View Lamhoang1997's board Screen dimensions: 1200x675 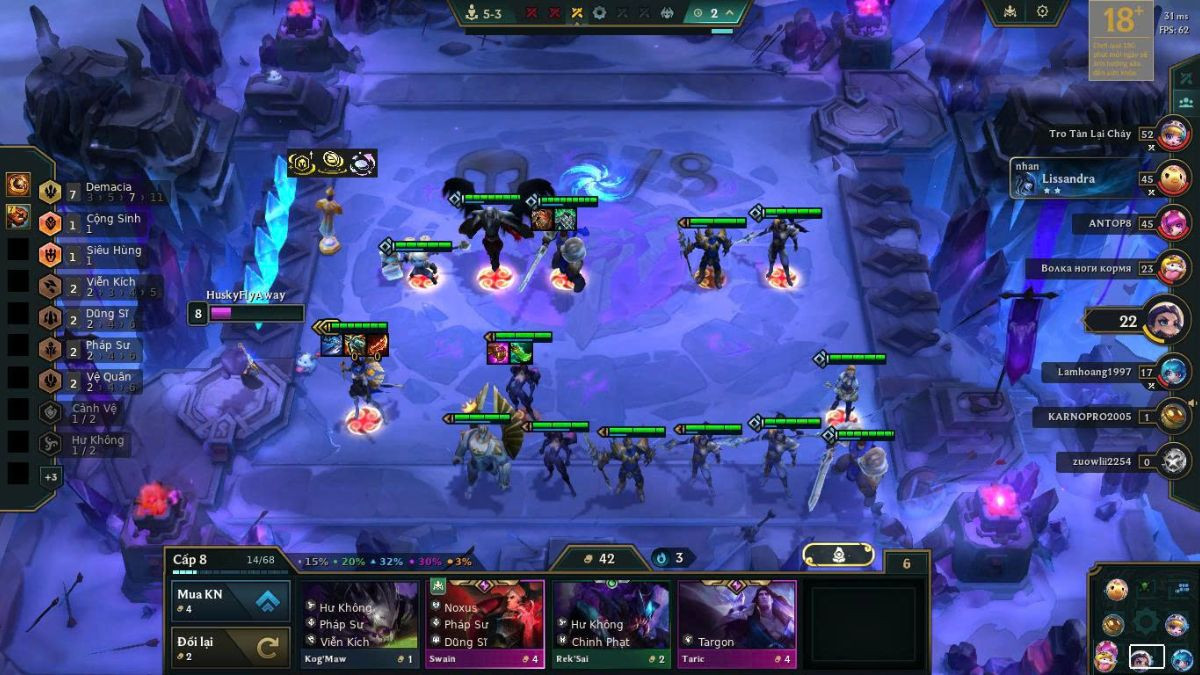(x=1095, y=372)
